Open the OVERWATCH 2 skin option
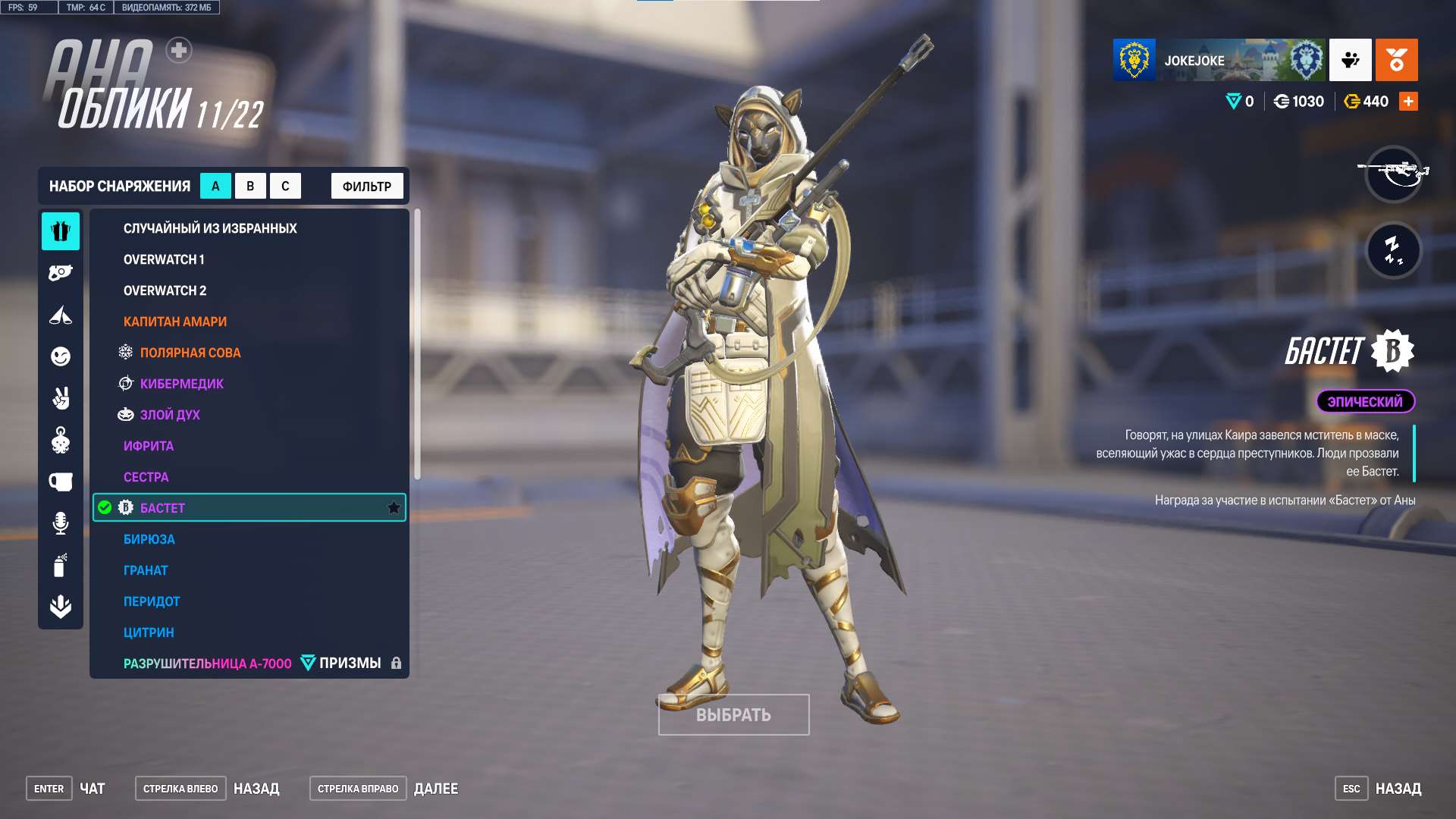Image resolution: width=1456 pixels, height=819 pixels. click(164, 290)
